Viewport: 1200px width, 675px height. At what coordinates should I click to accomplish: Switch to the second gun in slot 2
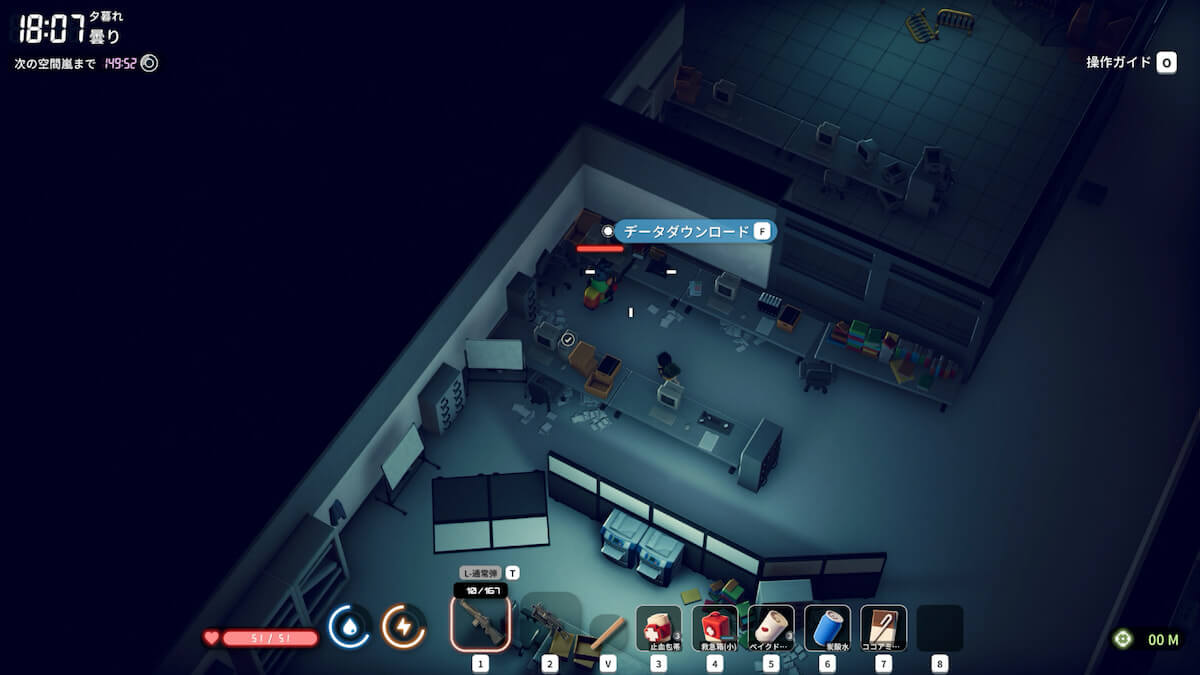coord(549,623)
